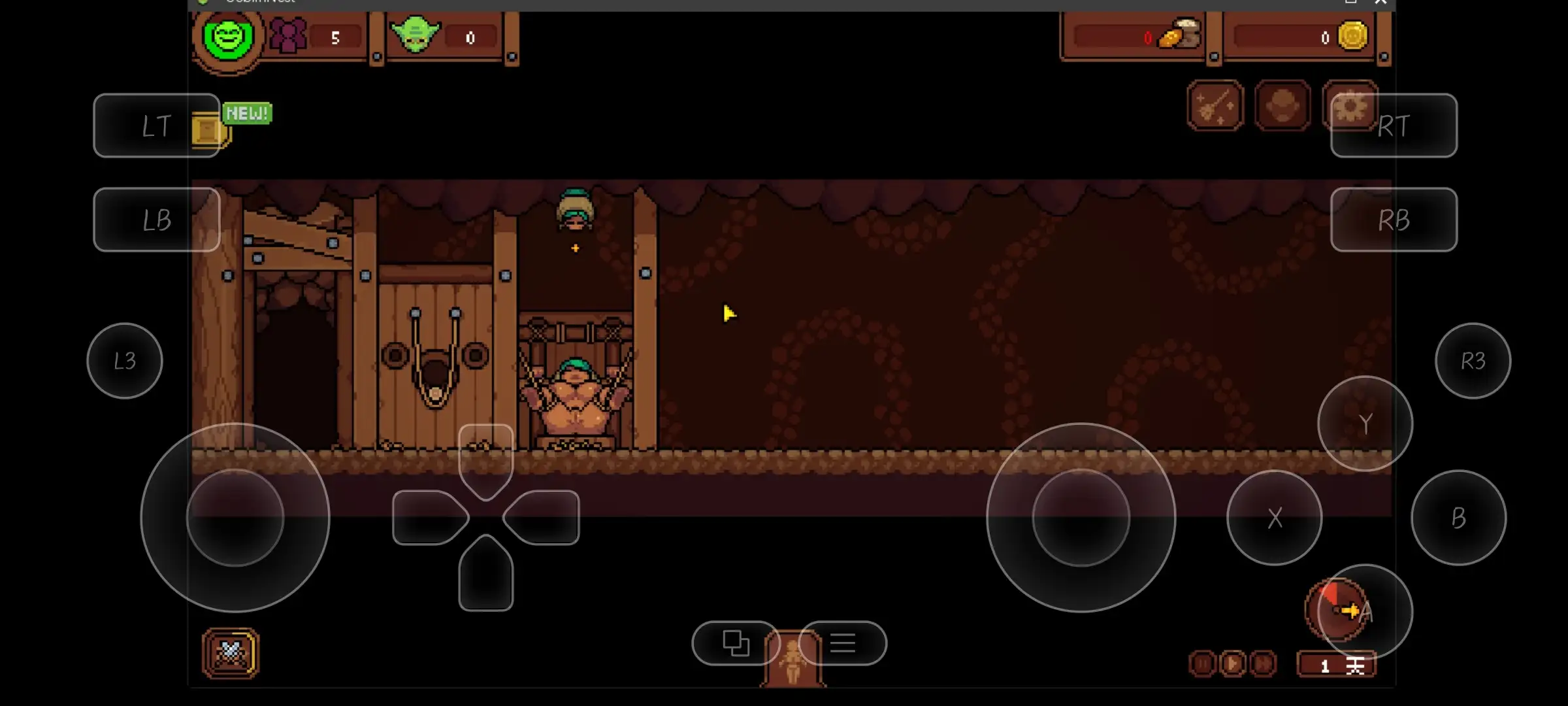Image resolution: width=1568 pixels, height=706 pixels.
Task: Set game speed to normal play
Action: (x=1233, y=664)
